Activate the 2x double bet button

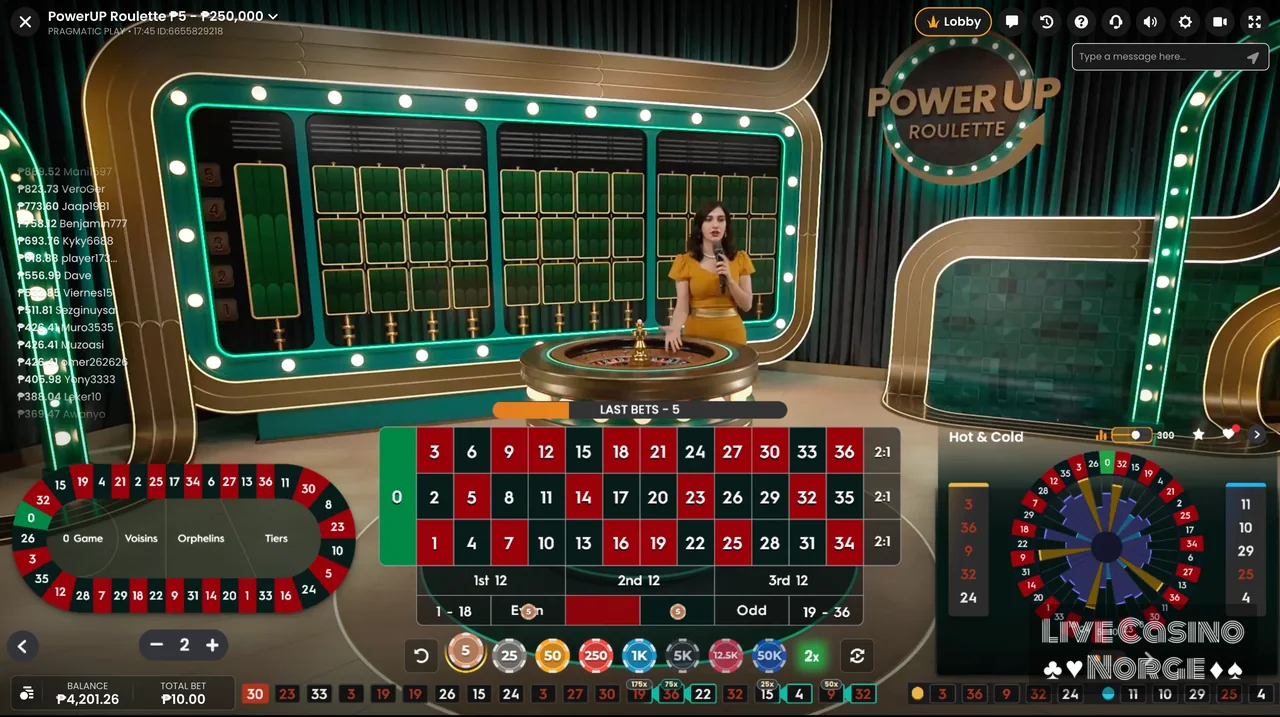click(x=811, y=656)
